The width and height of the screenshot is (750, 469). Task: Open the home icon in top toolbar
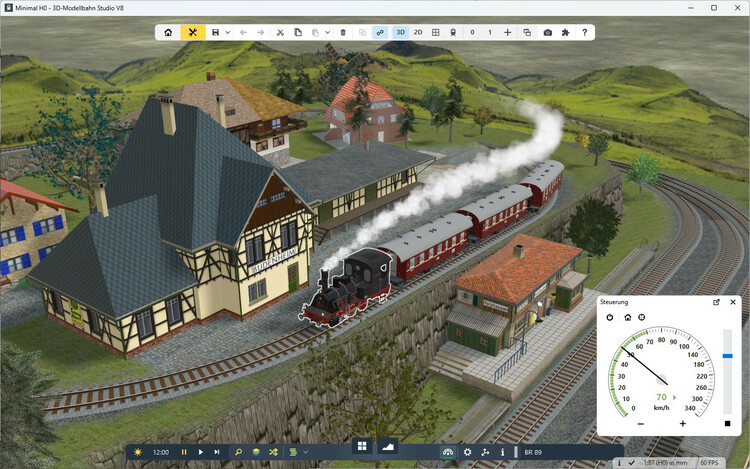169,32
